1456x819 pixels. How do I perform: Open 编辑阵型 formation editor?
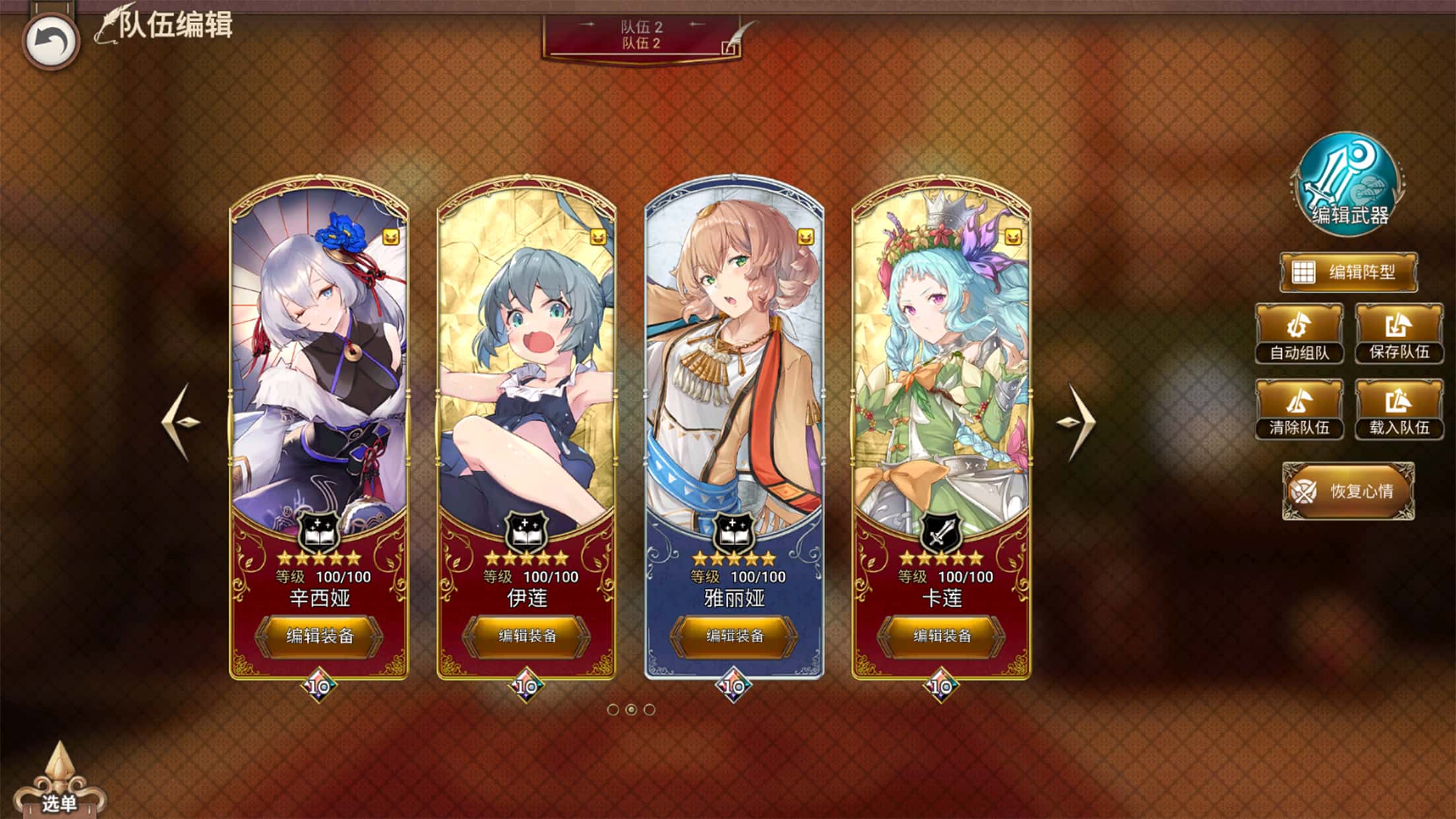coord(1349,272)
